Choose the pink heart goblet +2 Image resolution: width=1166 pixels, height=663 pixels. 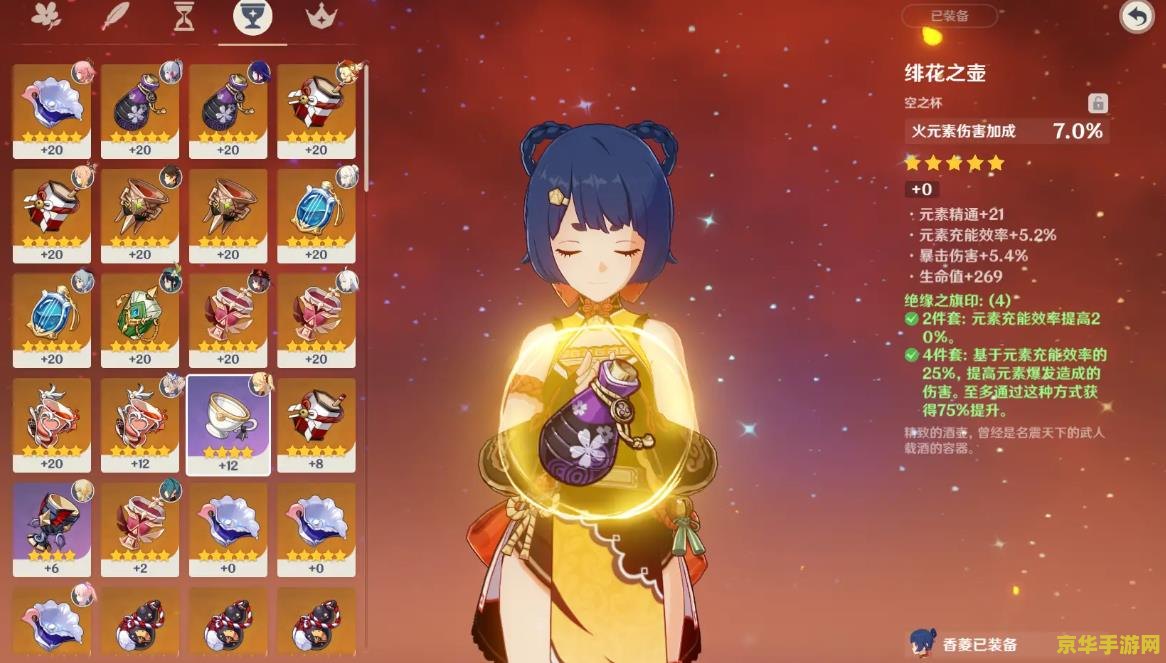[x=140, y=527]
